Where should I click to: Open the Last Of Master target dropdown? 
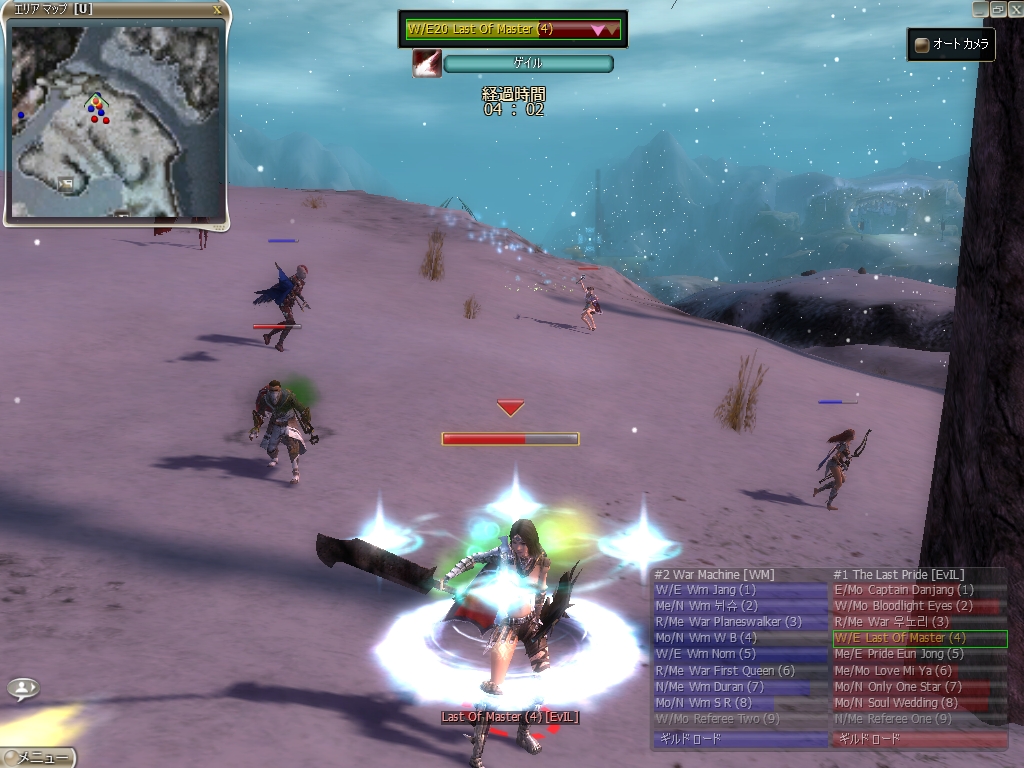point(604,30)
